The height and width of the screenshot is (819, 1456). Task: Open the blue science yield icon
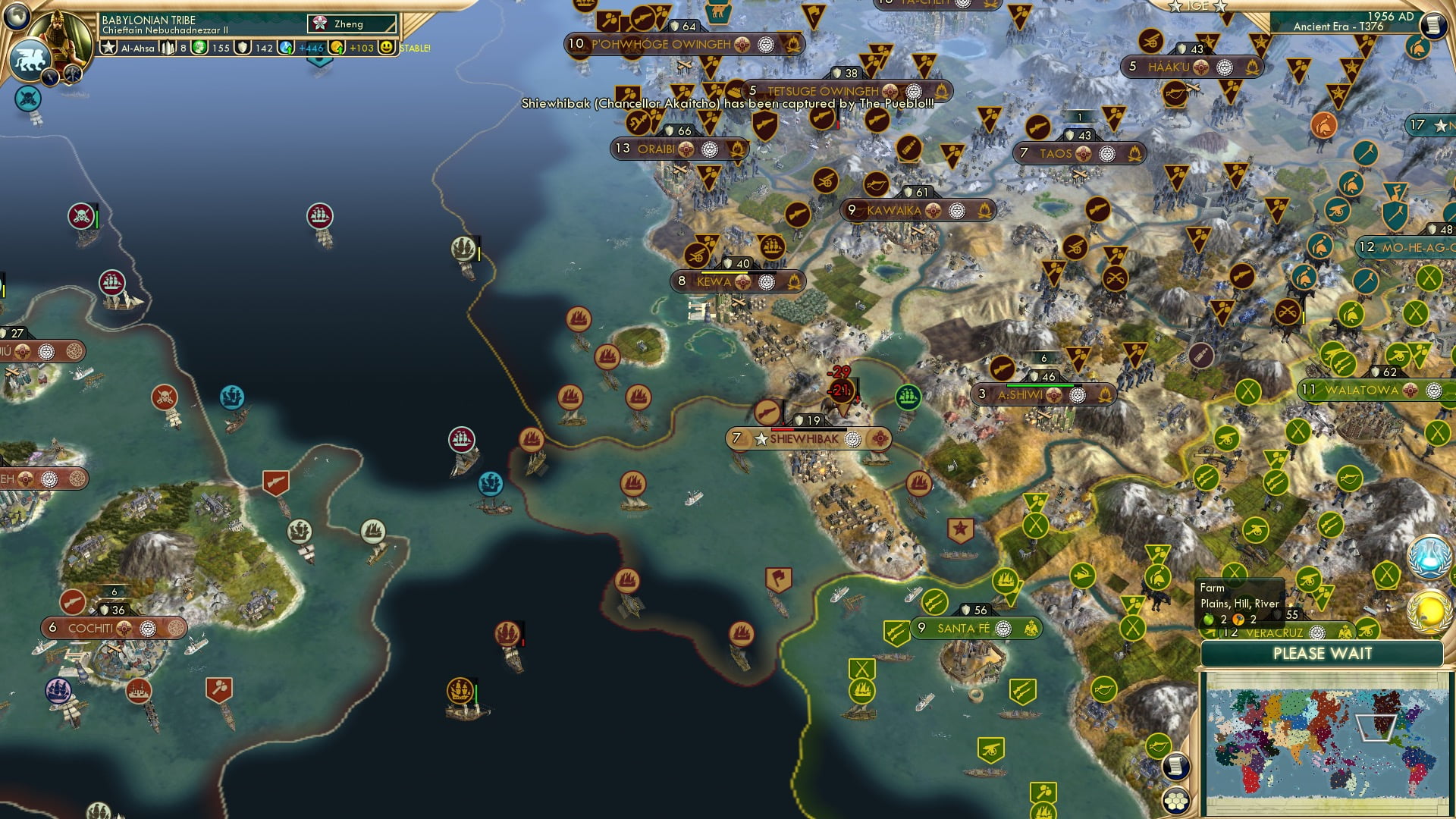point(287,48)
